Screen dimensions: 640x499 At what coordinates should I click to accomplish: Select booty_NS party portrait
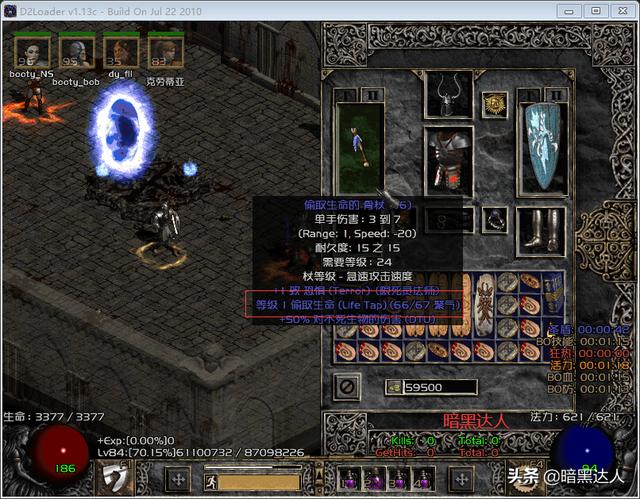point(31,50)
